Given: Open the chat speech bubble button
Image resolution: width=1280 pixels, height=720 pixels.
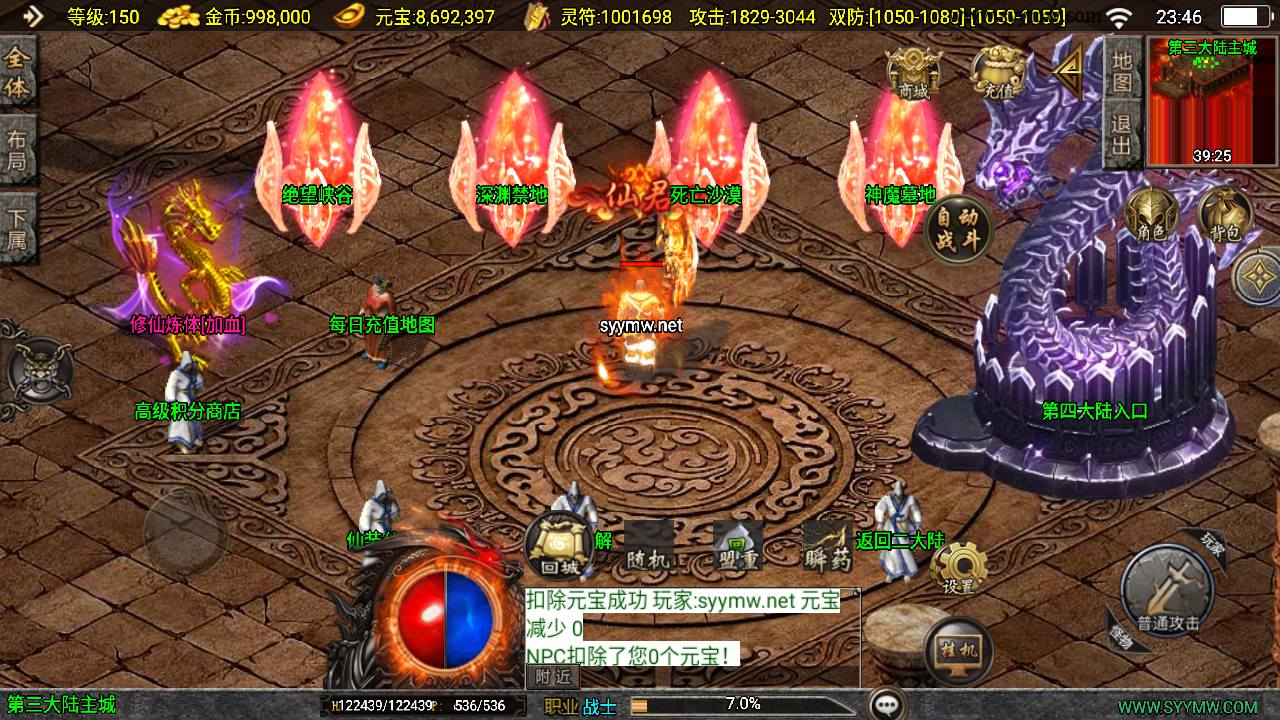Looking at the screenshot, I should [887, 704].
